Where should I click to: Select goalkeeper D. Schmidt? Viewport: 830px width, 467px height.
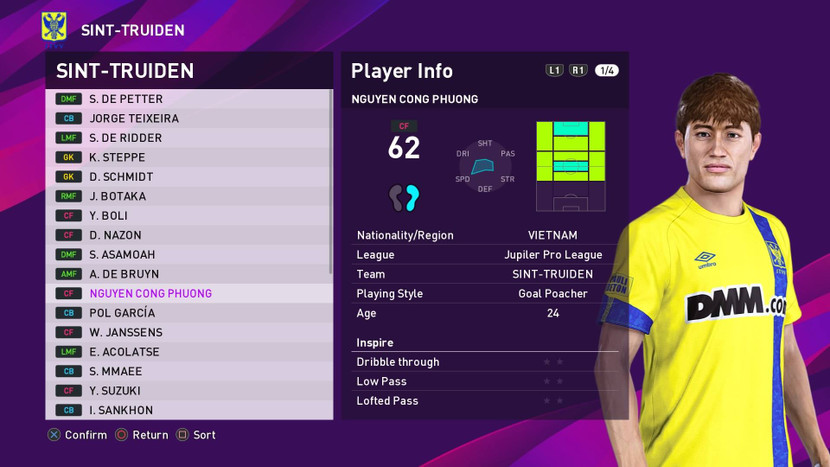190,177
